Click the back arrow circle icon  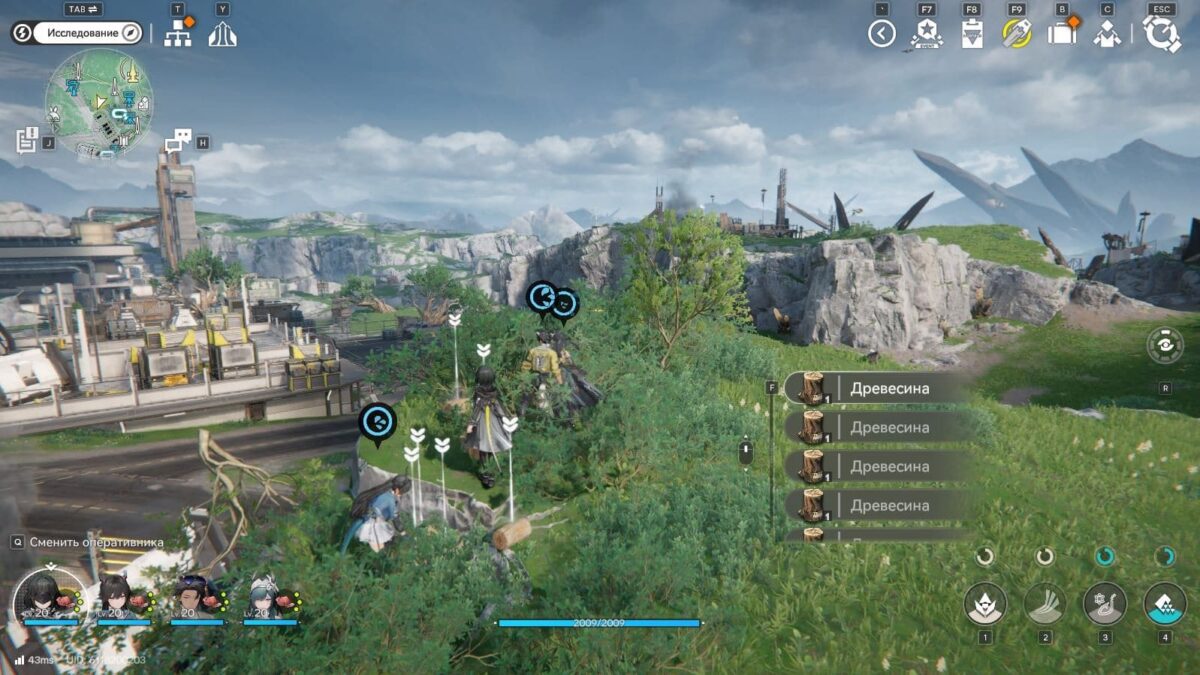[881, 34]
